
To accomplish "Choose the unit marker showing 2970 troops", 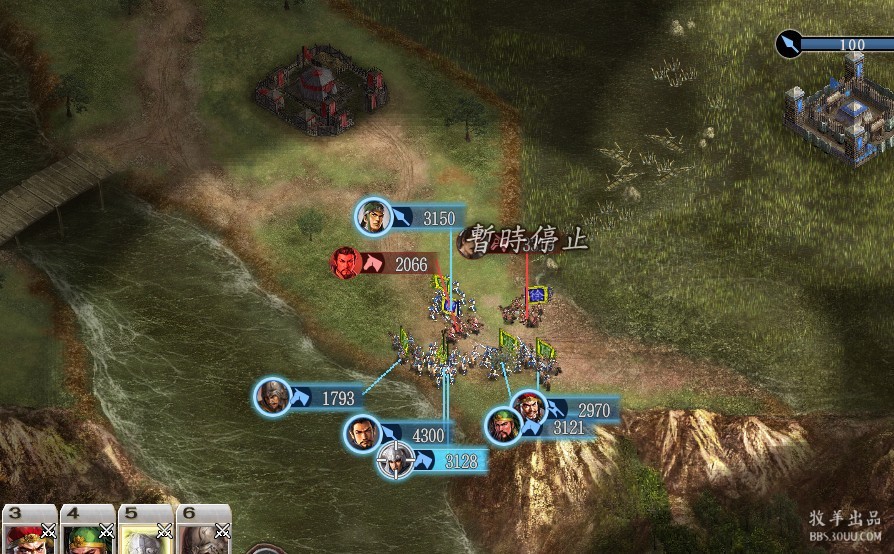I will [529, 408].
